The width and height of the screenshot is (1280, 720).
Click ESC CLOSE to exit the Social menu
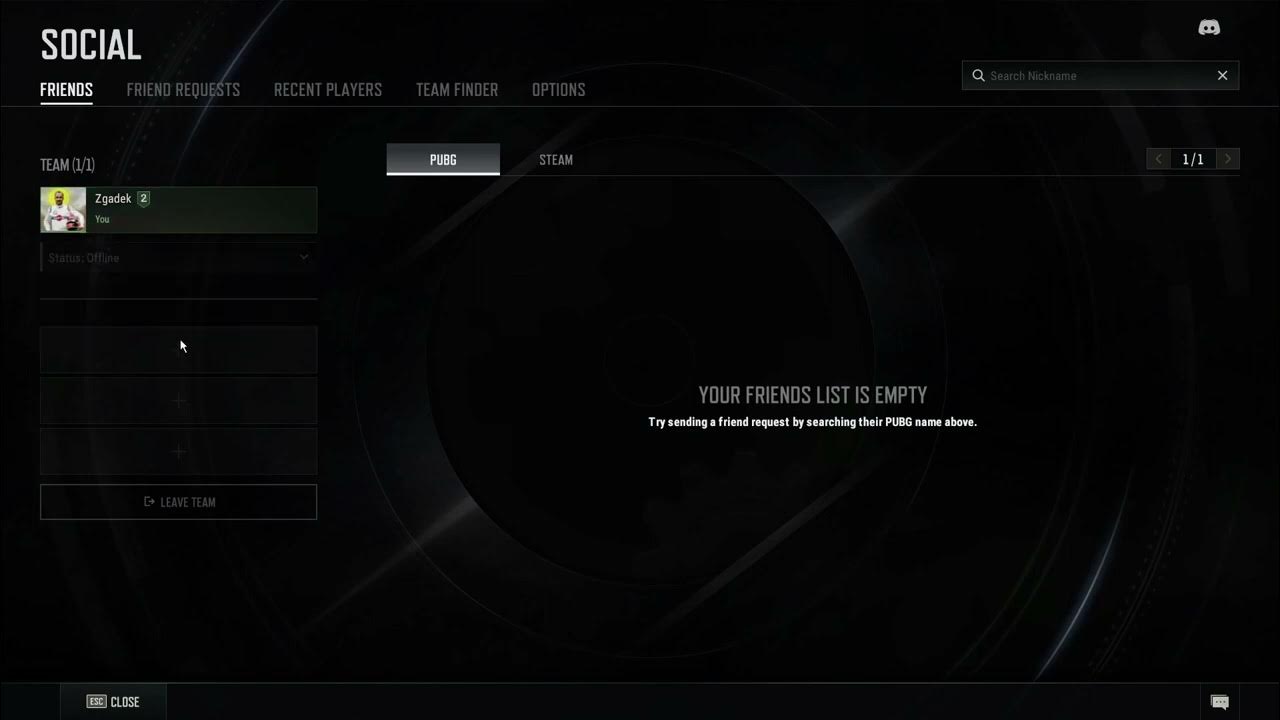click(113, 701)
